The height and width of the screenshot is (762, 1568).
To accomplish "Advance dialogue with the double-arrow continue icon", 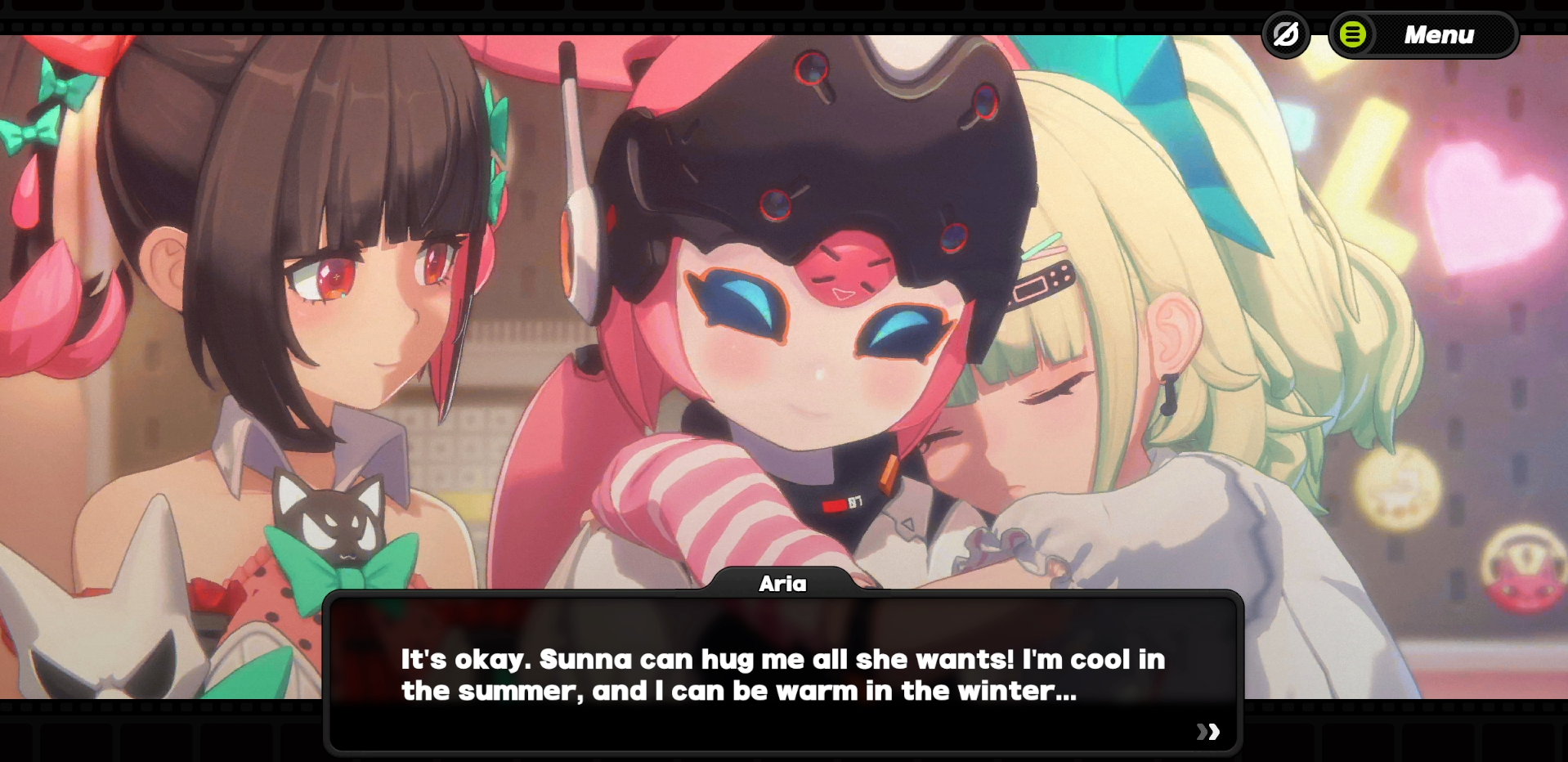I will click(x=1207, y=732).
